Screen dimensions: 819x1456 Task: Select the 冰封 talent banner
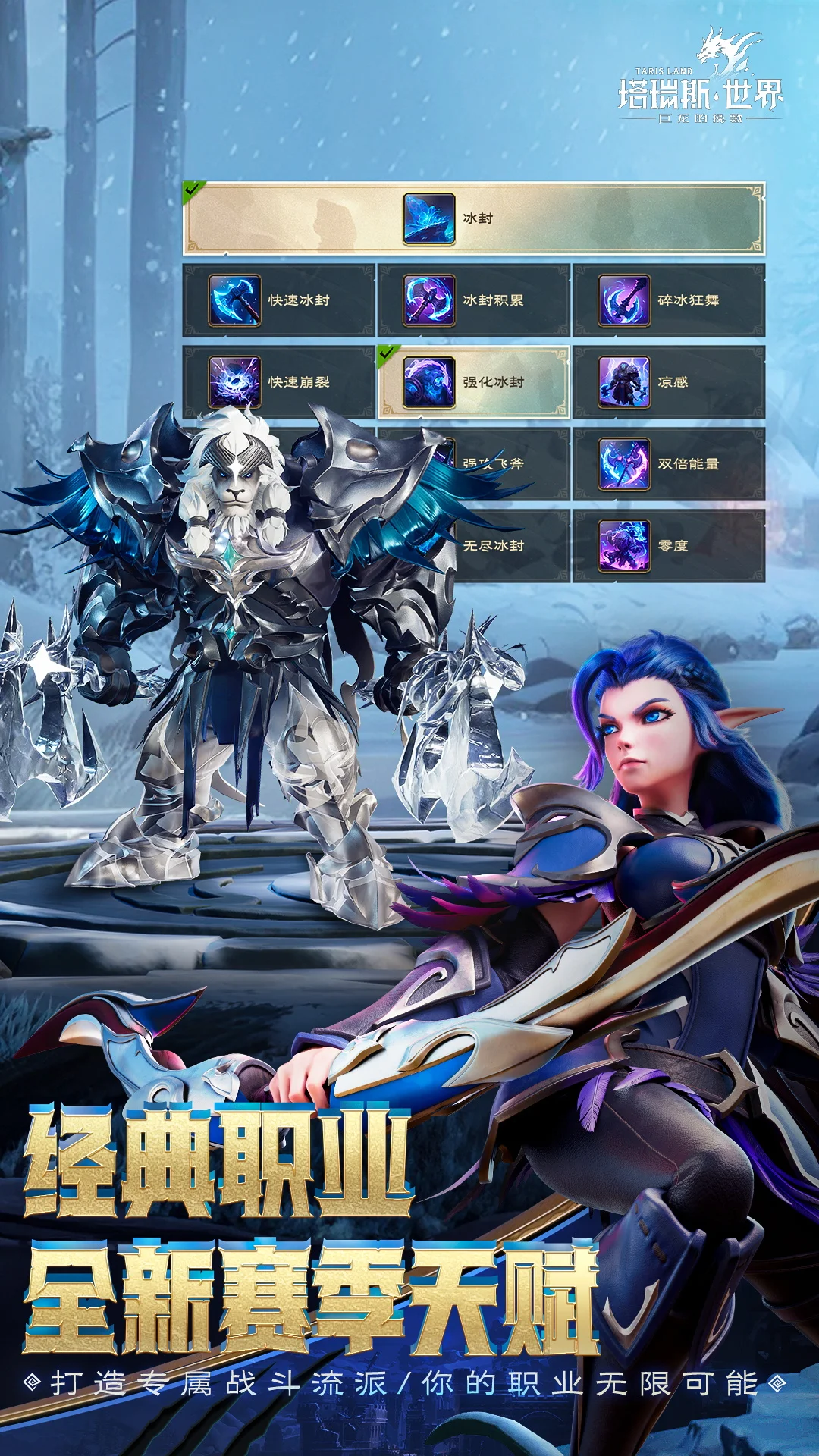pos(473,218)
